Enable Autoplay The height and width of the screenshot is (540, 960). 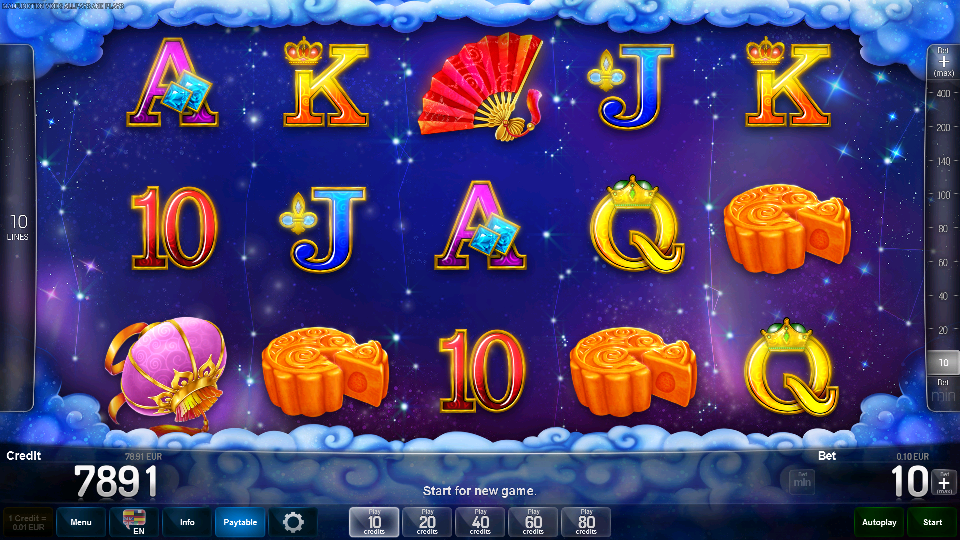[879, 522]
